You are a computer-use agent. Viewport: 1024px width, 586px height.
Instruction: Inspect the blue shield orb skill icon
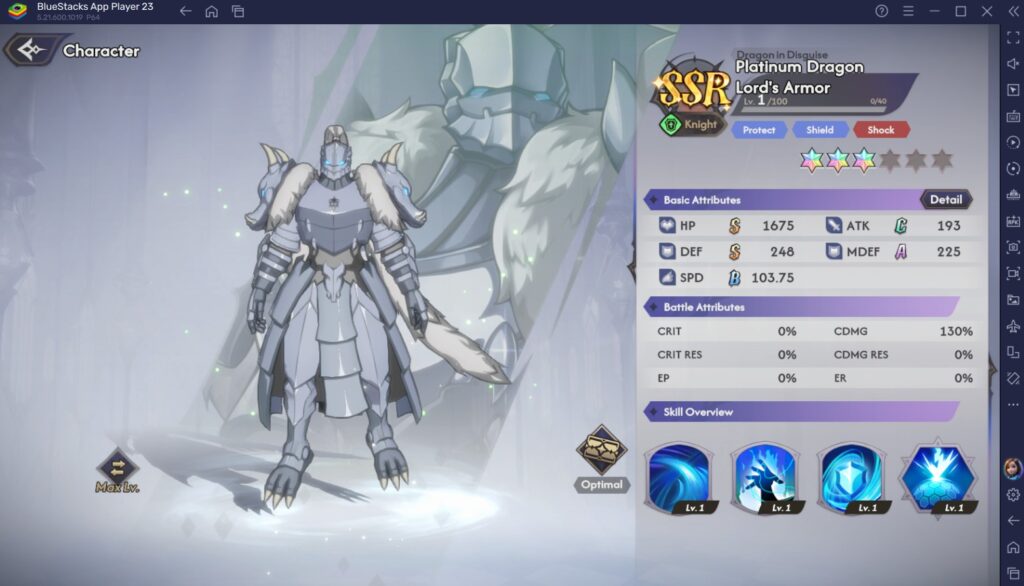coord(851,478)
